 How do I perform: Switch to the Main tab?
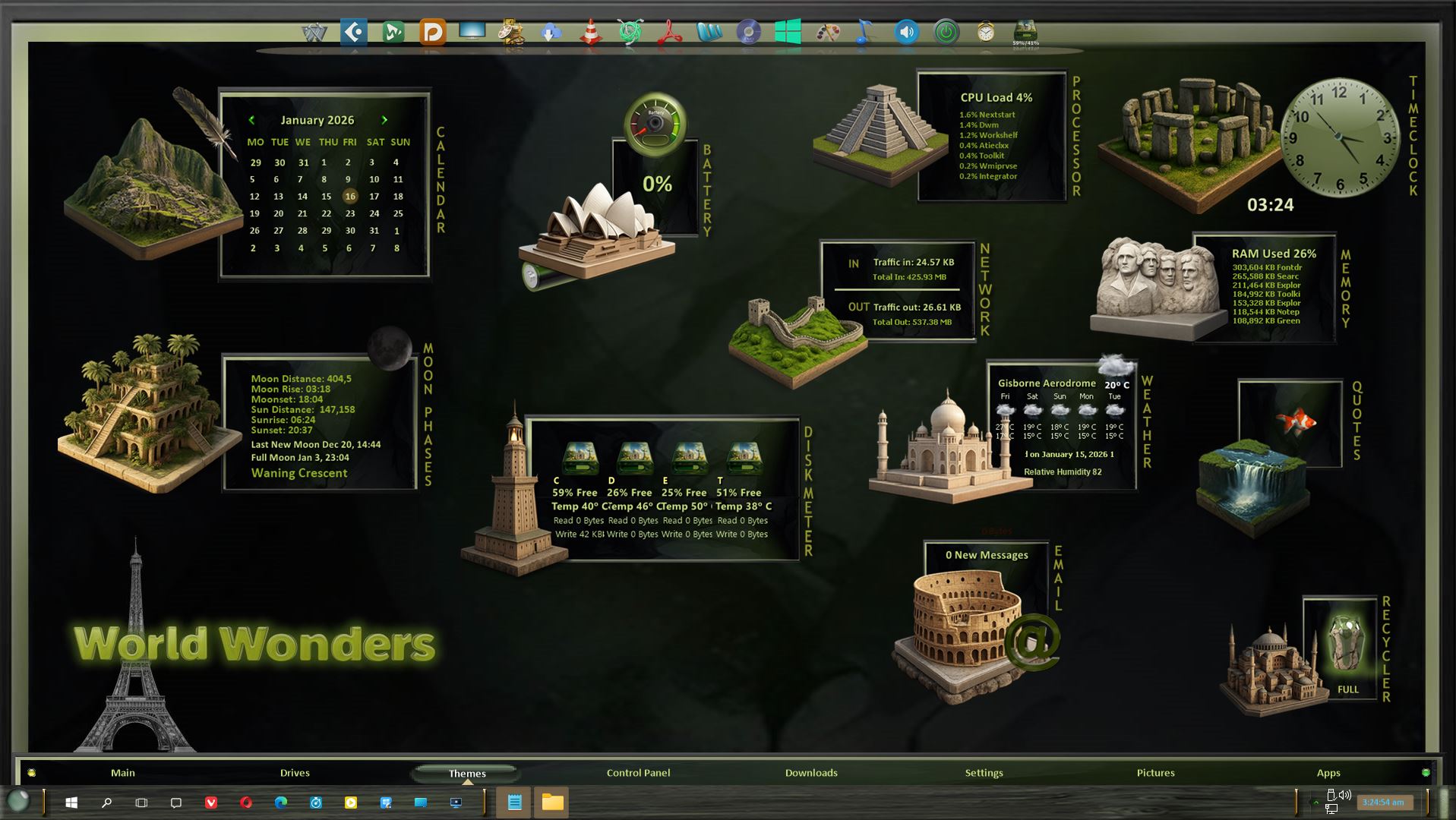click(122, 773)
